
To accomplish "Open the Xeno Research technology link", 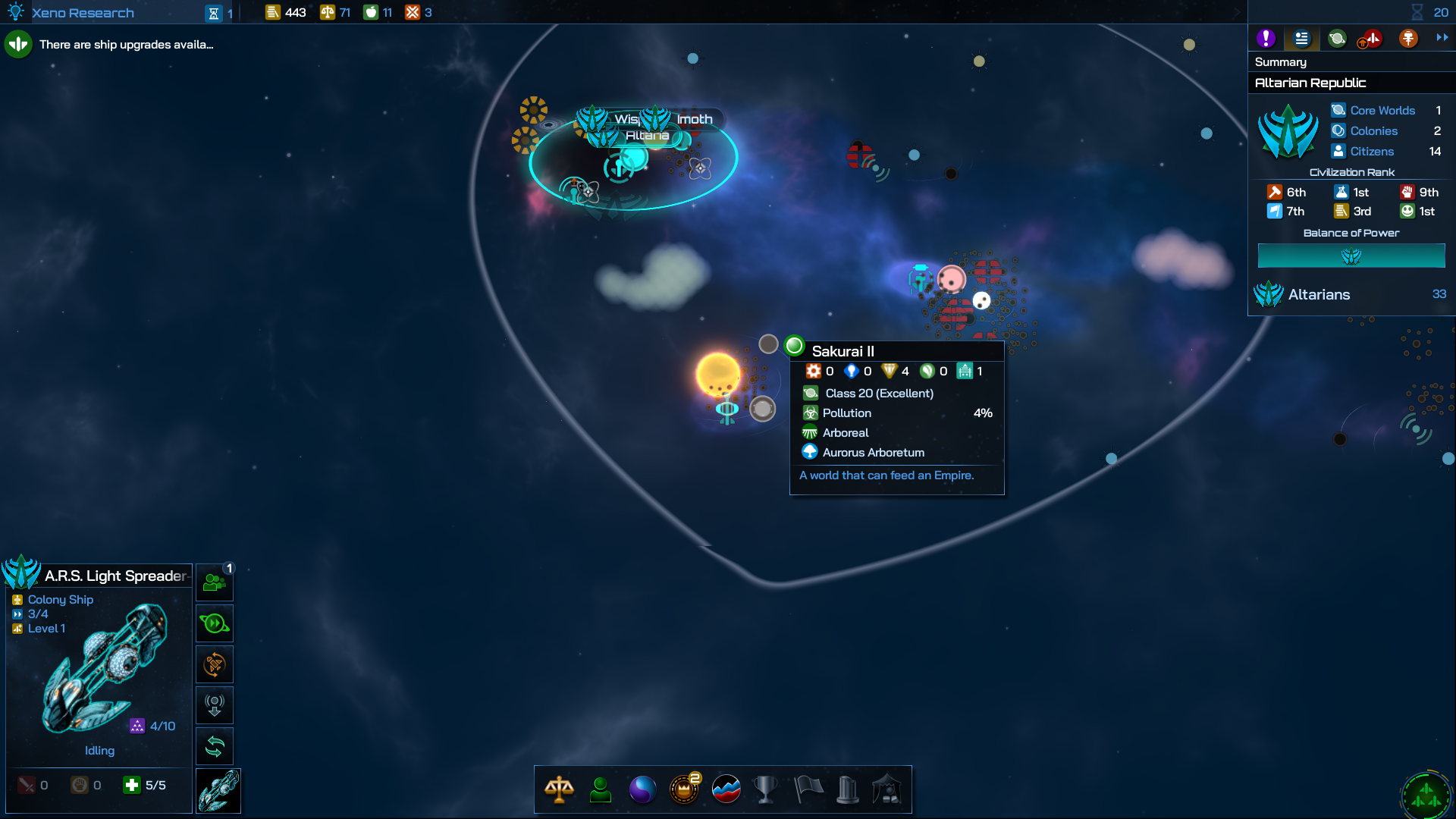I will [82, 13].
